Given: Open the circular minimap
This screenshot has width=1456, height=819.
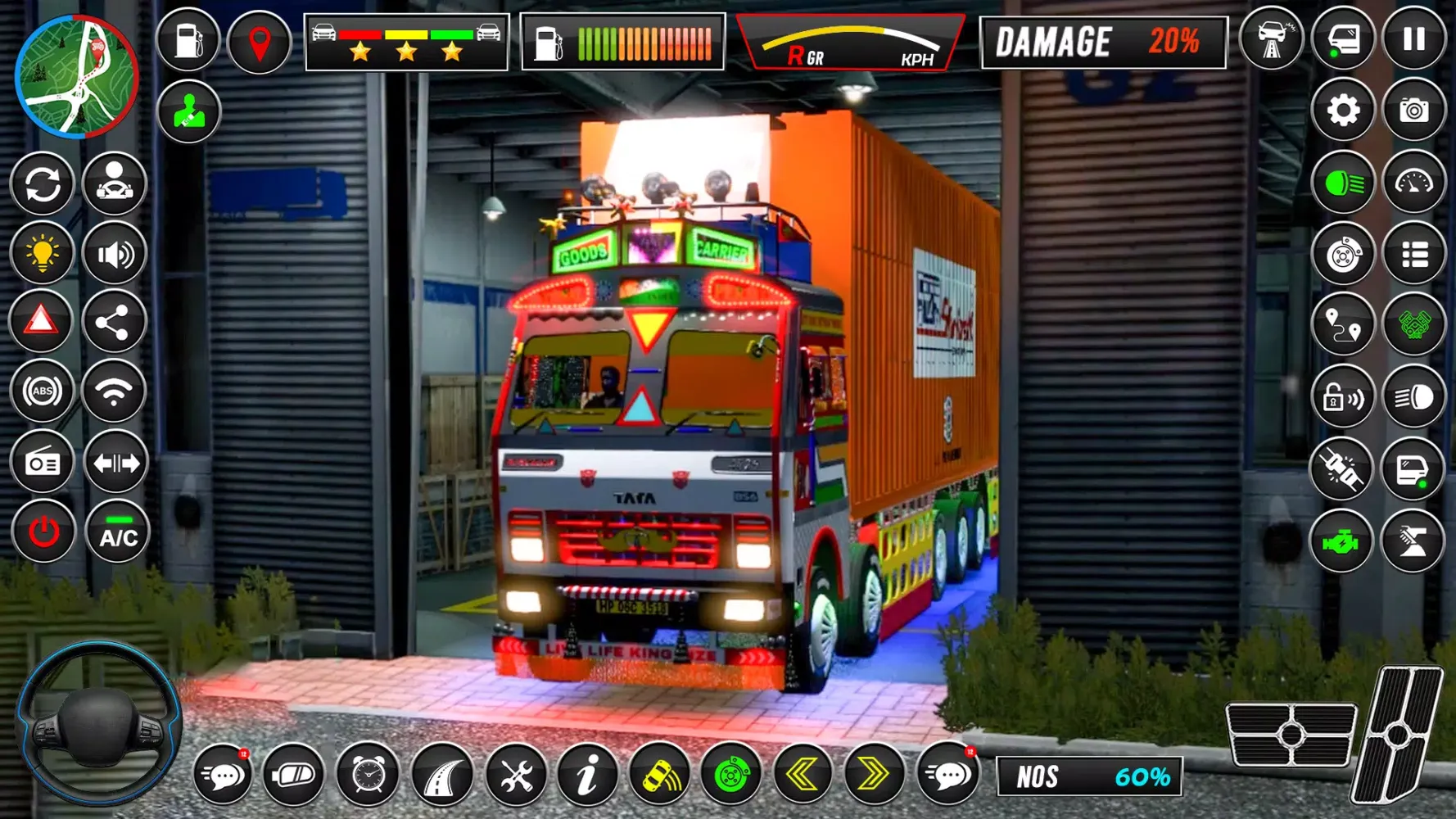Looking at the screenshot, I should 77,76.
